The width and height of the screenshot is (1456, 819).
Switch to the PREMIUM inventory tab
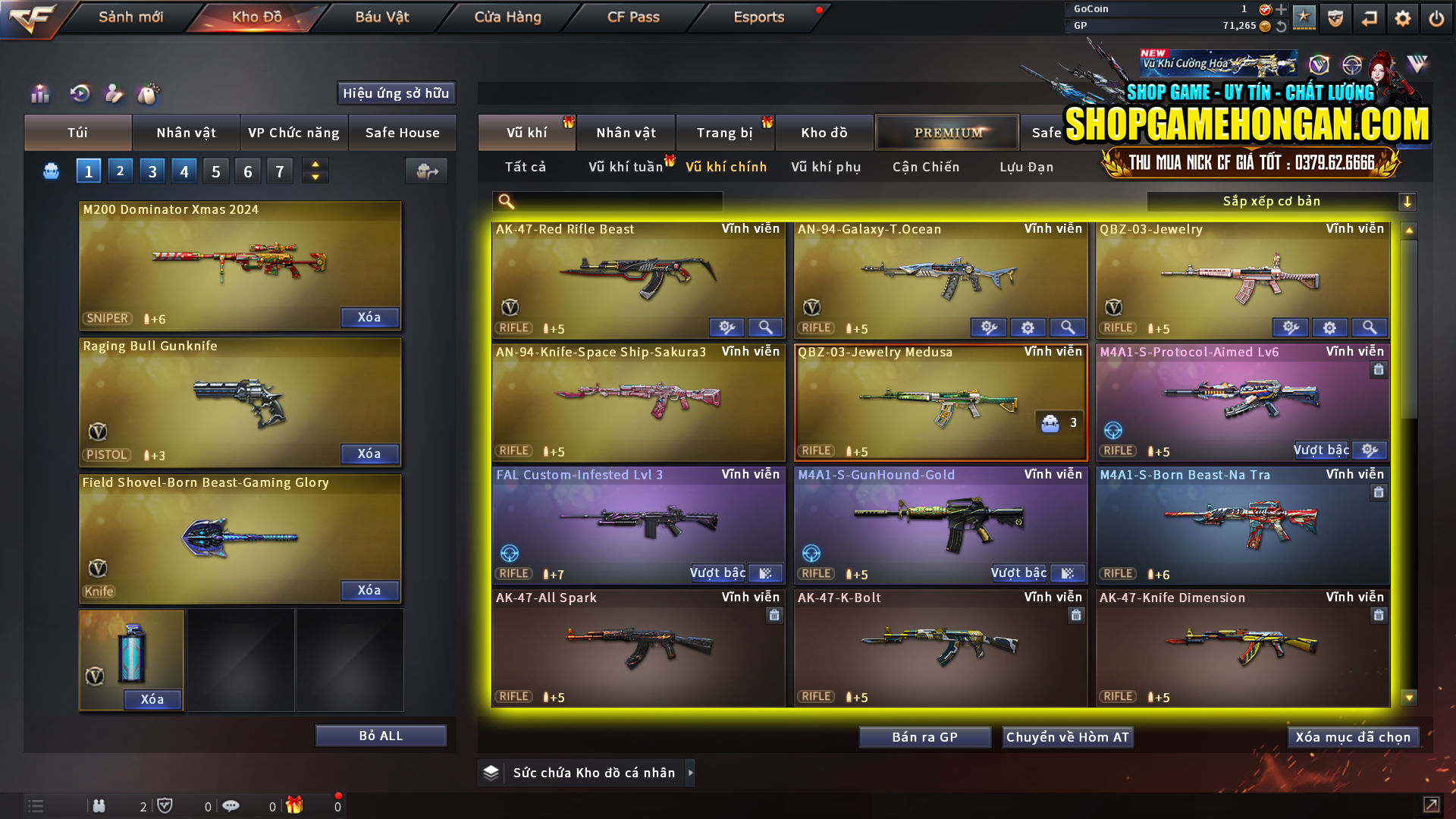click(x=947, y=132)
